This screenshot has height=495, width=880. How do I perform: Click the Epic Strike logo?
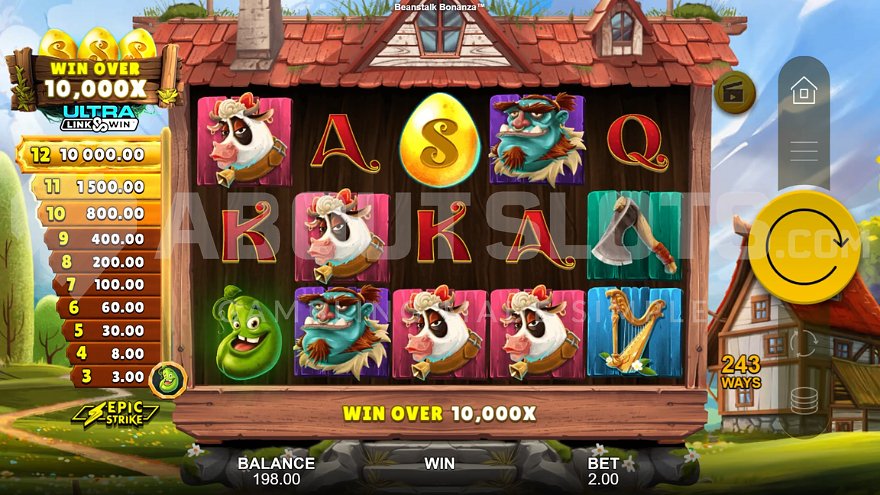point(115,413)
